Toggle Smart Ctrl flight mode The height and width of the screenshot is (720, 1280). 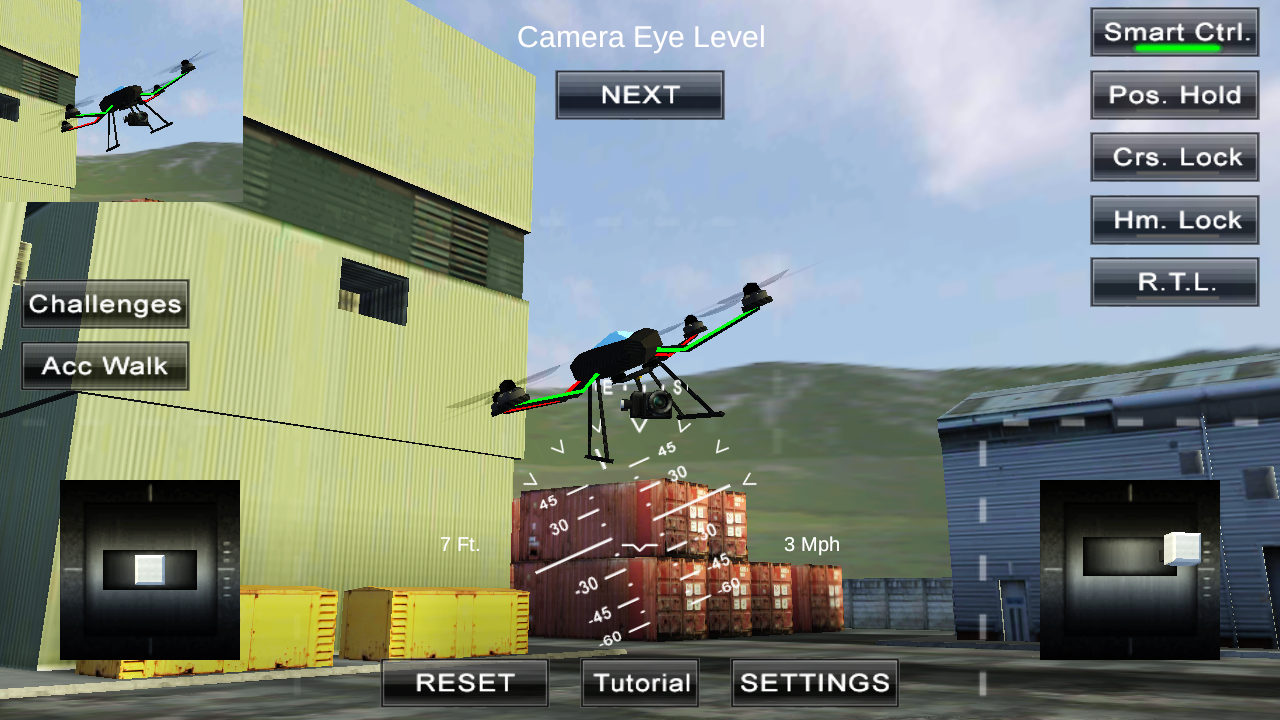1174,31
